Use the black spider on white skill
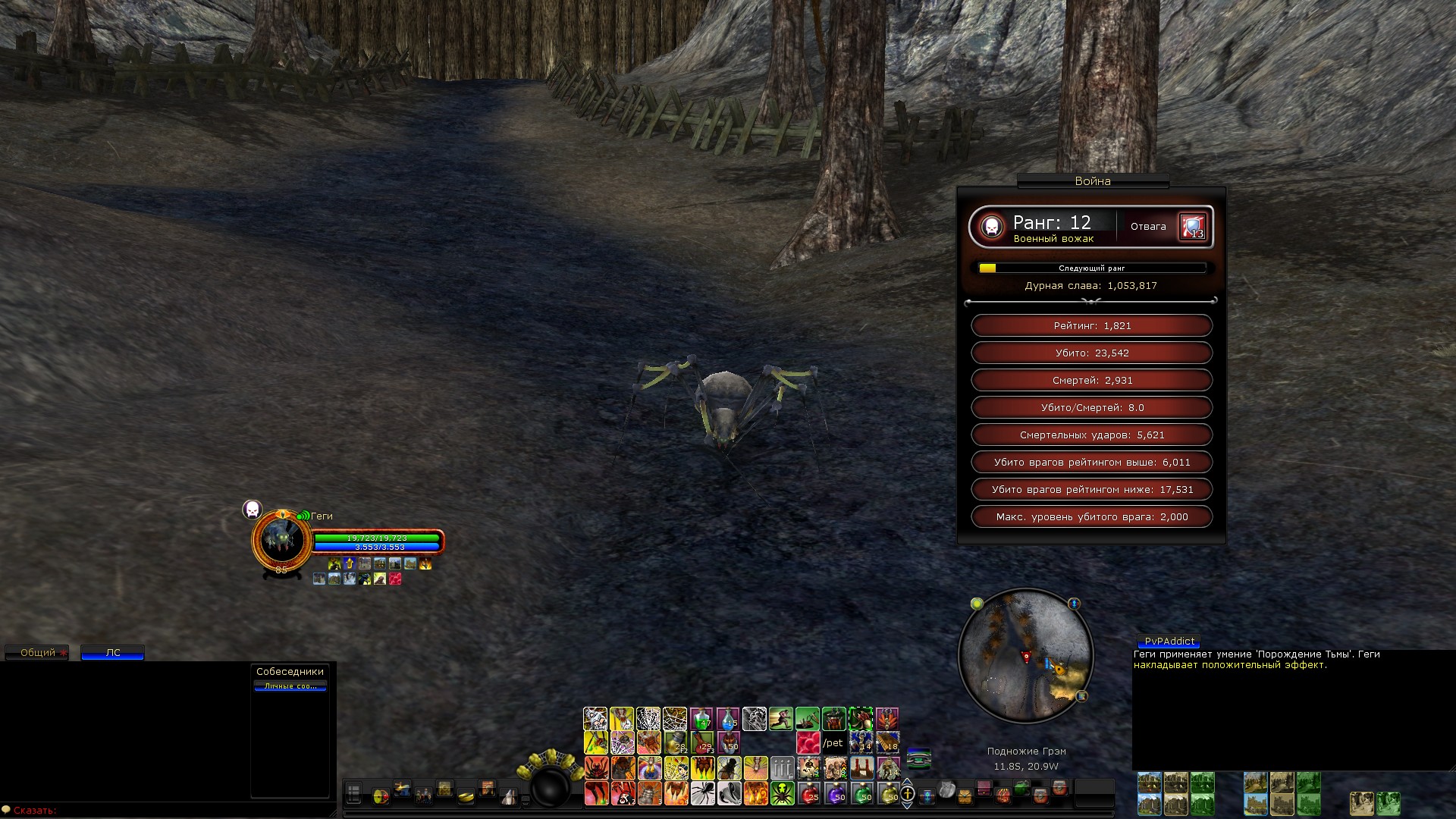 point(702,793)
